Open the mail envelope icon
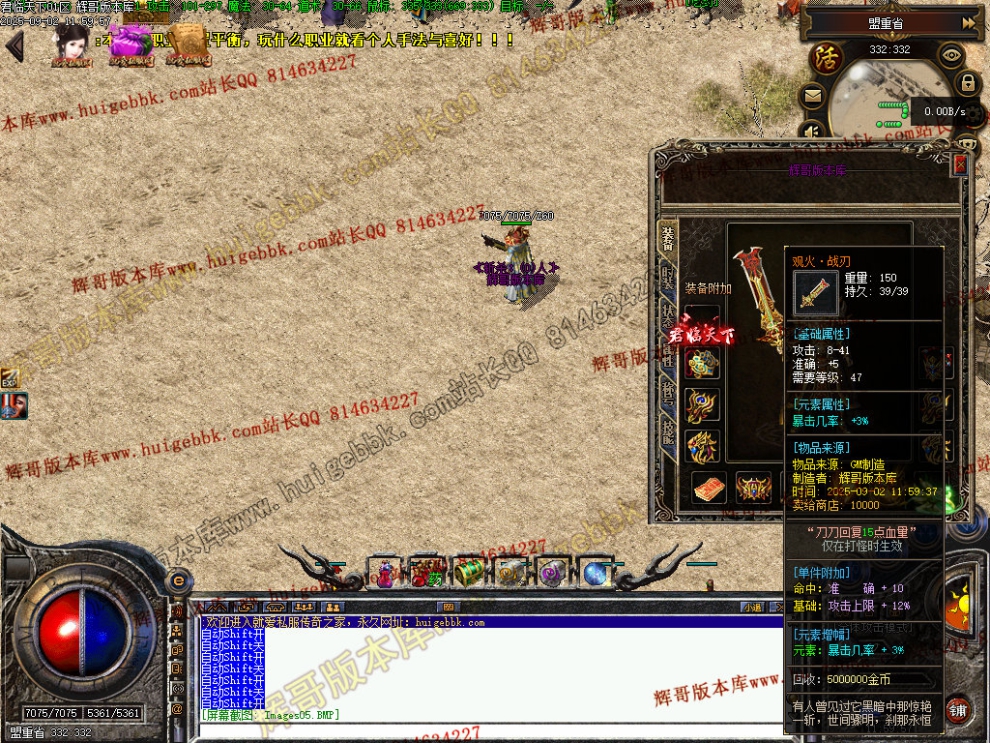 811,97
